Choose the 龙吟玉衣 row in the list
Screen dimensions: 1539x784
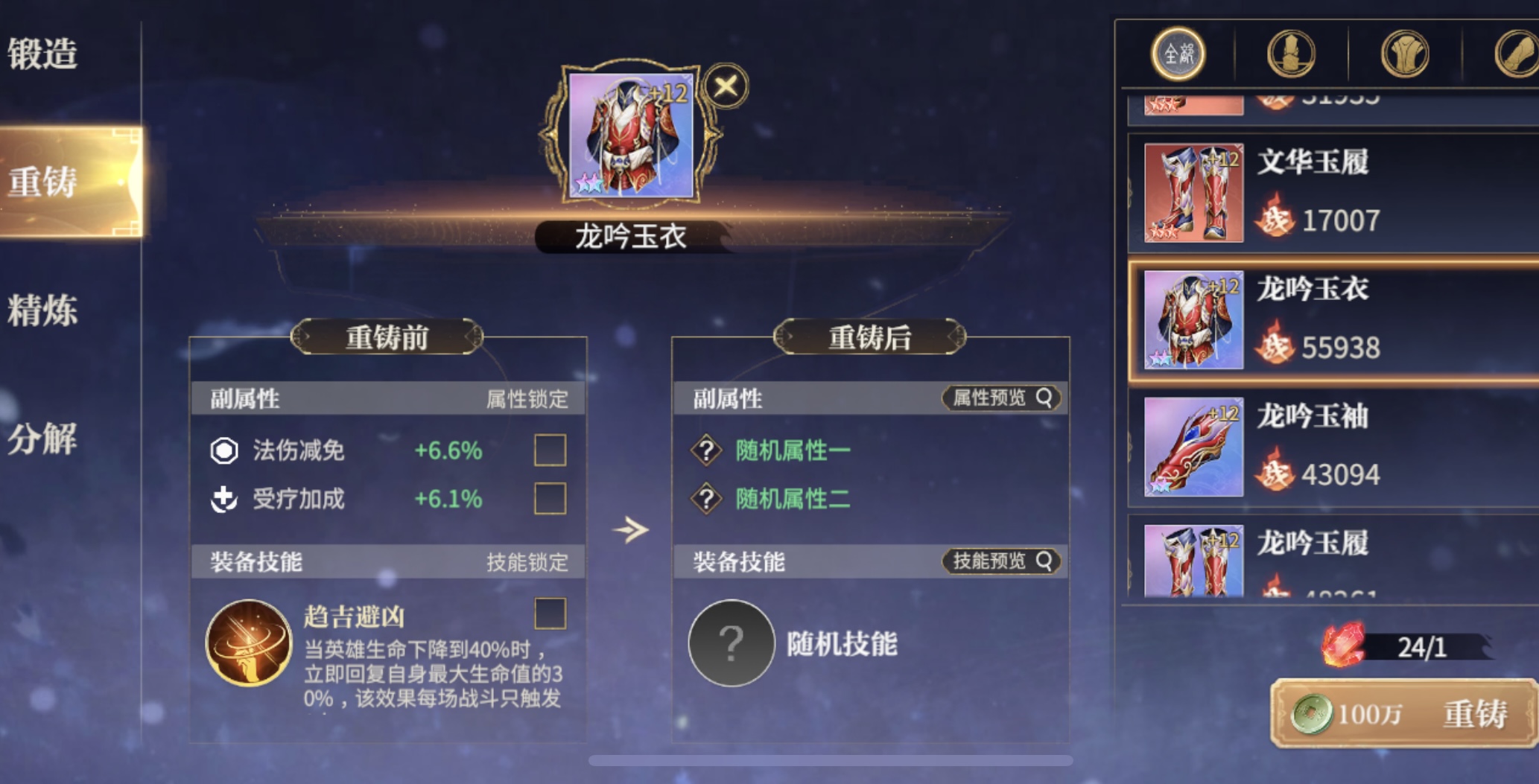tap(1333, 320)
